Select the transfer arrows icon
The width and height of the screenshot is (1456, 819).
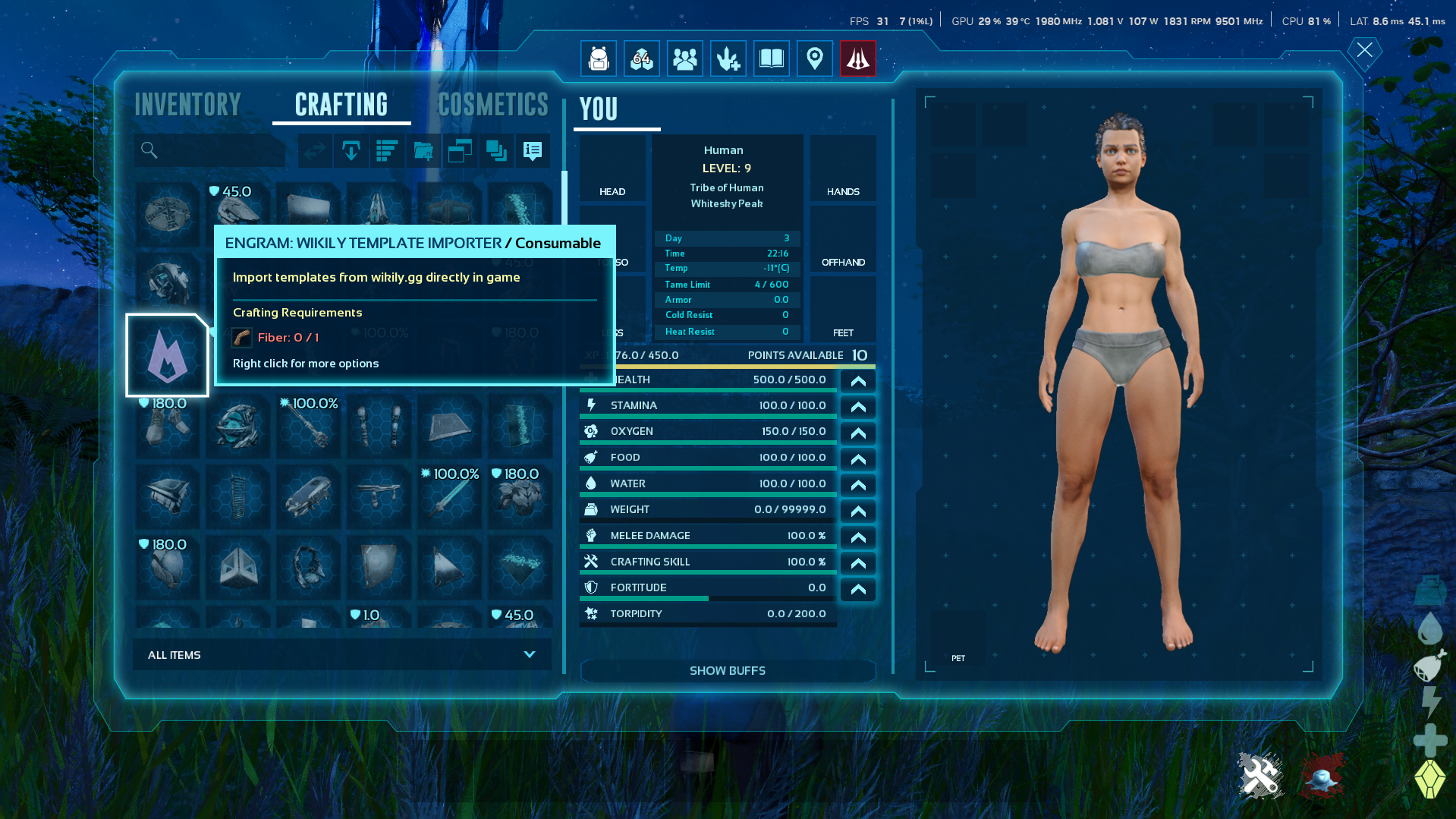point(314,150)
